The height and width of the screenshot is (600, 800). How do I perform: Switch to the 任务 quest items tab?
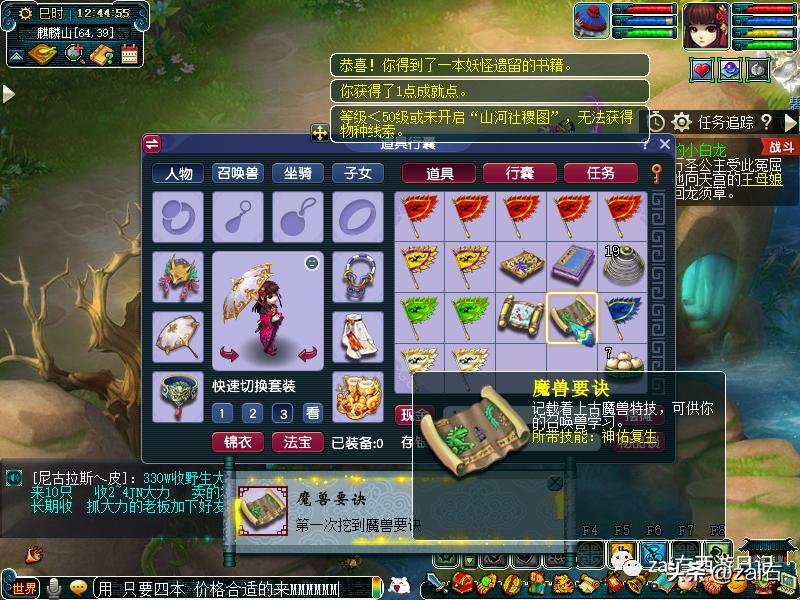point(601,173)
